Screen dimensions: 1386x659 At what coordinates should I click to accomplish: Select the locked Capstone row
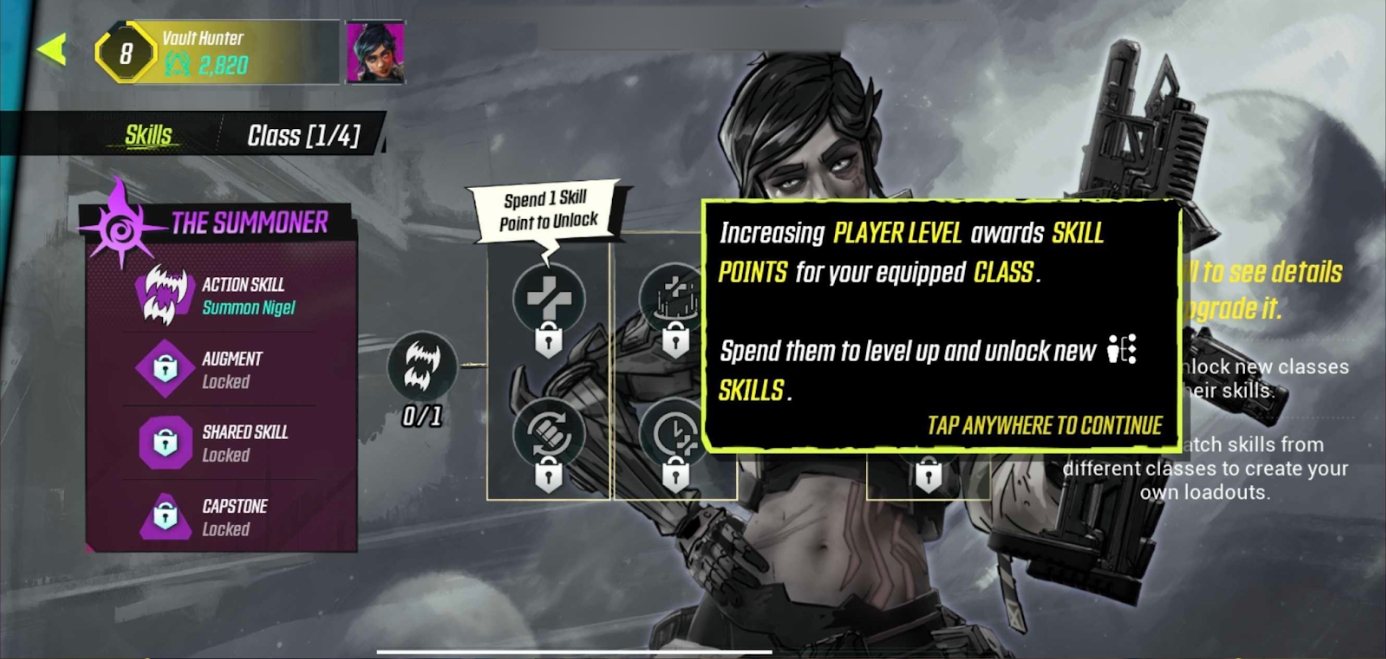click(220, 517)
